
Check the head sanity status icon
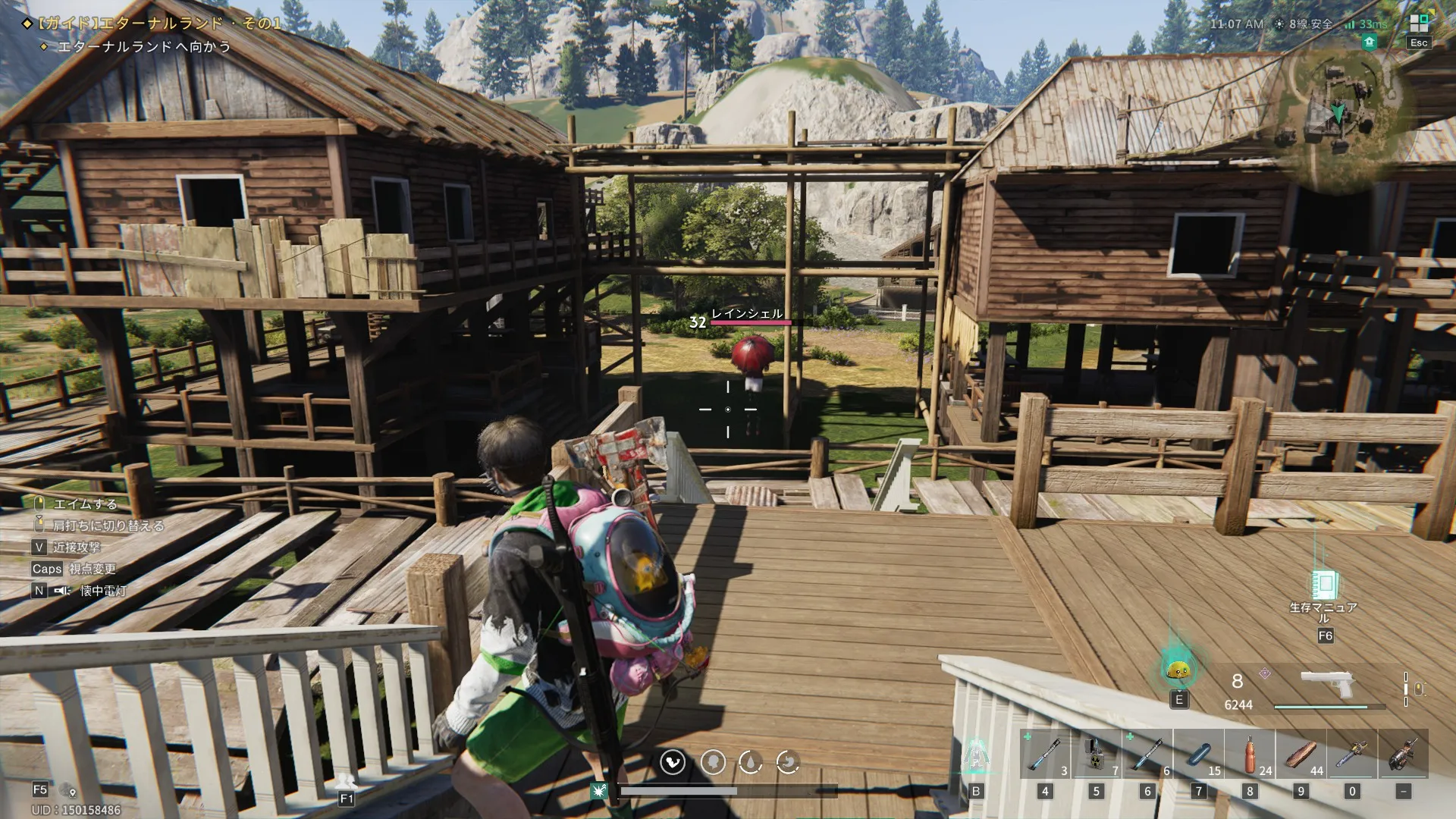[x=712, y=761]
